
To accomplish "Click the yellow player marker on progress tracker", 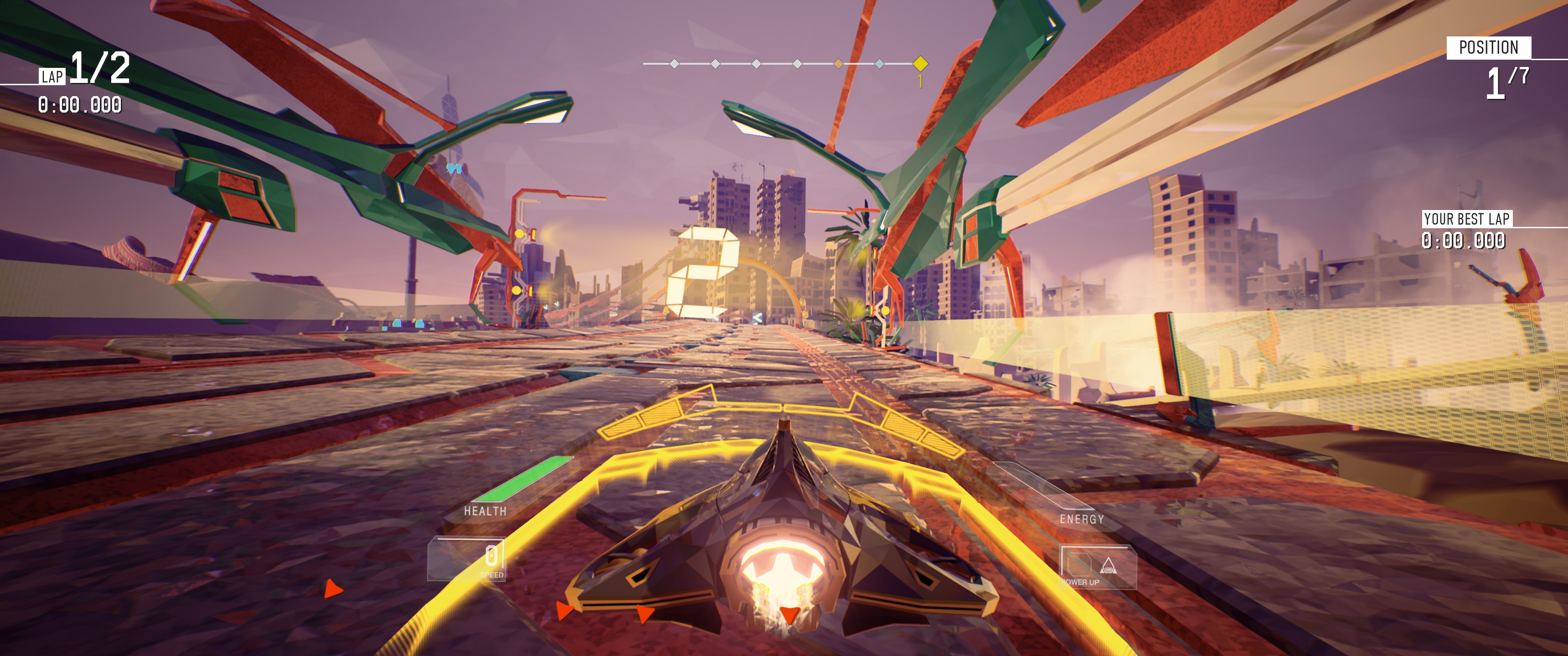I will tap(920, 63).
